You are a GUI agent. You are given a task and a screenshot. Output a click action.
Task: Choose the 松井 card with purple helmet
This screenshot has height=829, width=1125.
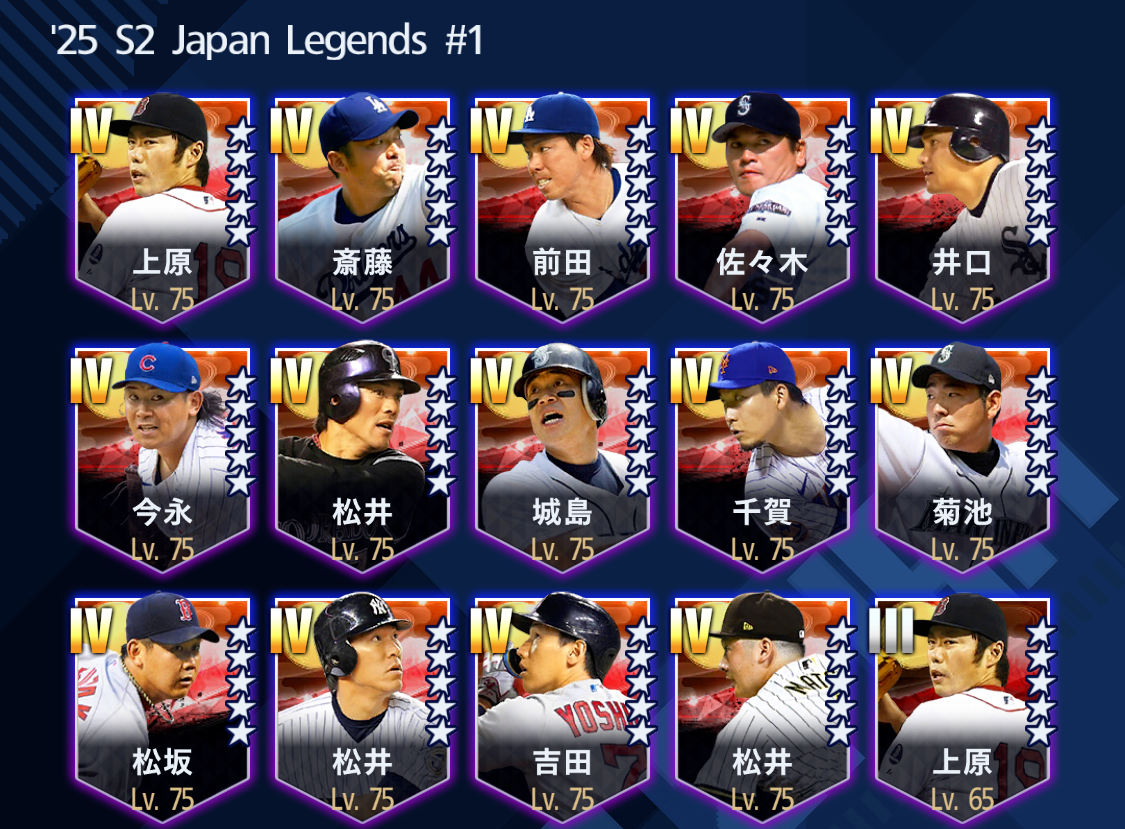(x=362, y=455)
